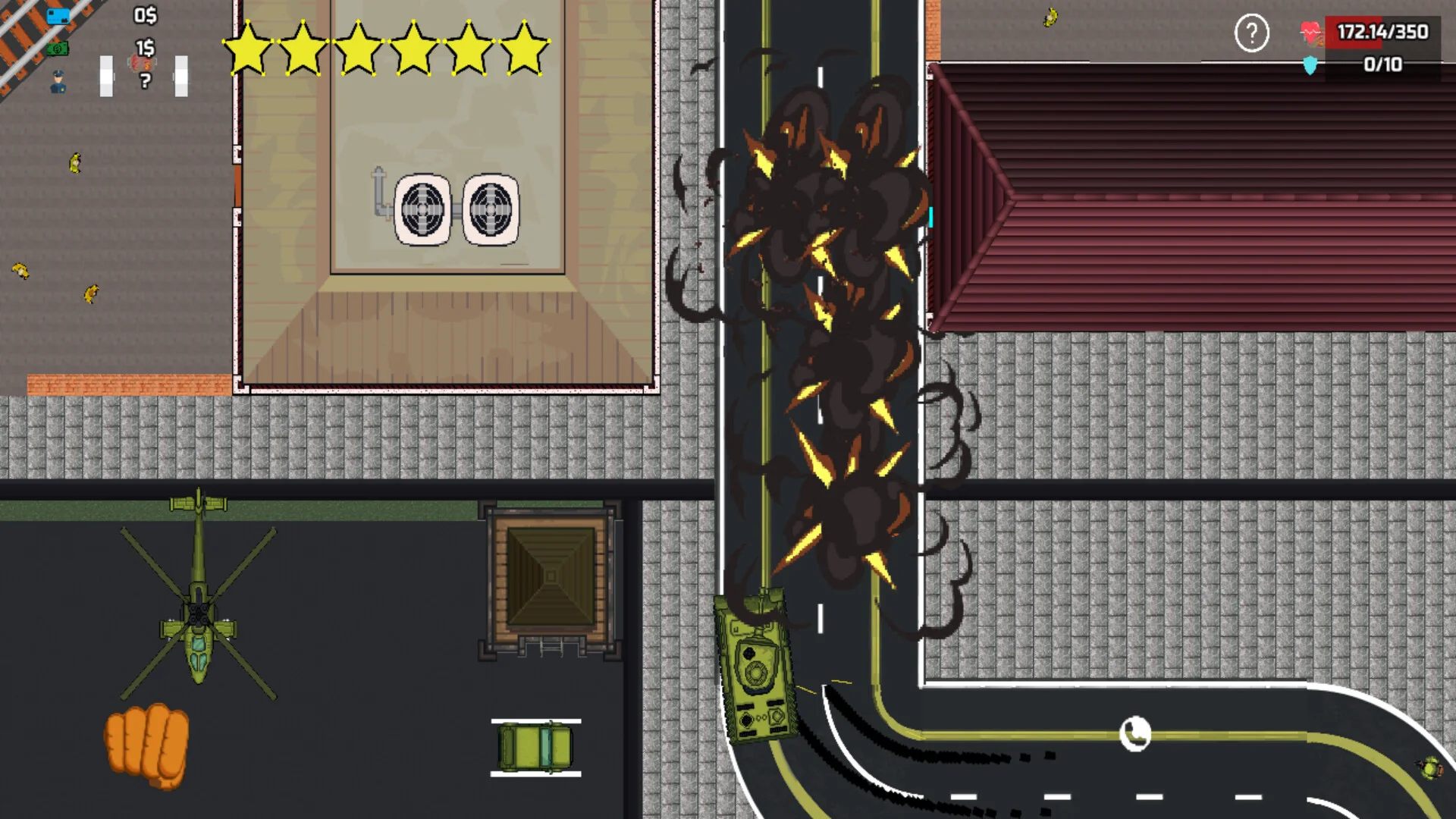Select the orange fist melee icon
1456x819 pixels.
click(x=147, y=746)
